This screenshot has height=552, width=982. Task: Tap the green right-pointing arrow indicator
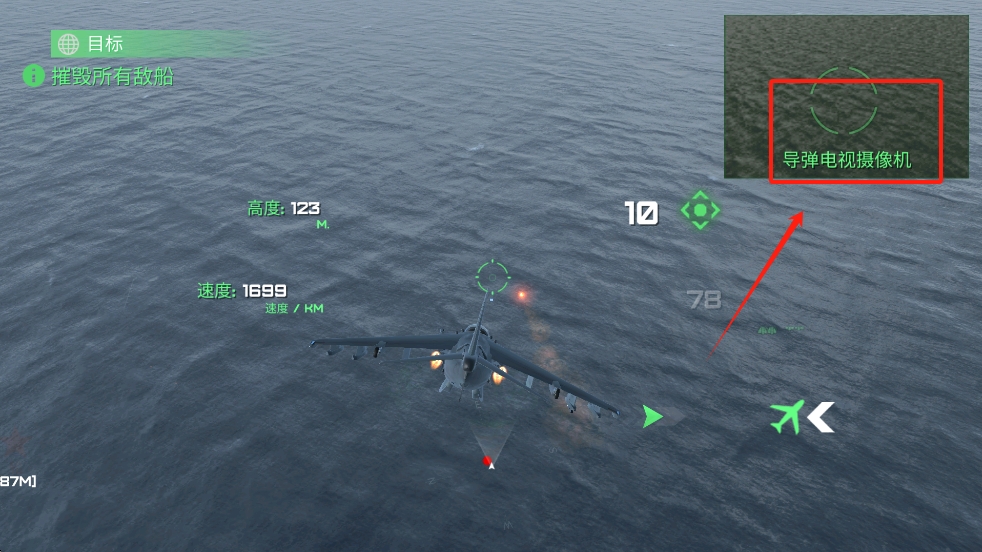click(652, 416)
